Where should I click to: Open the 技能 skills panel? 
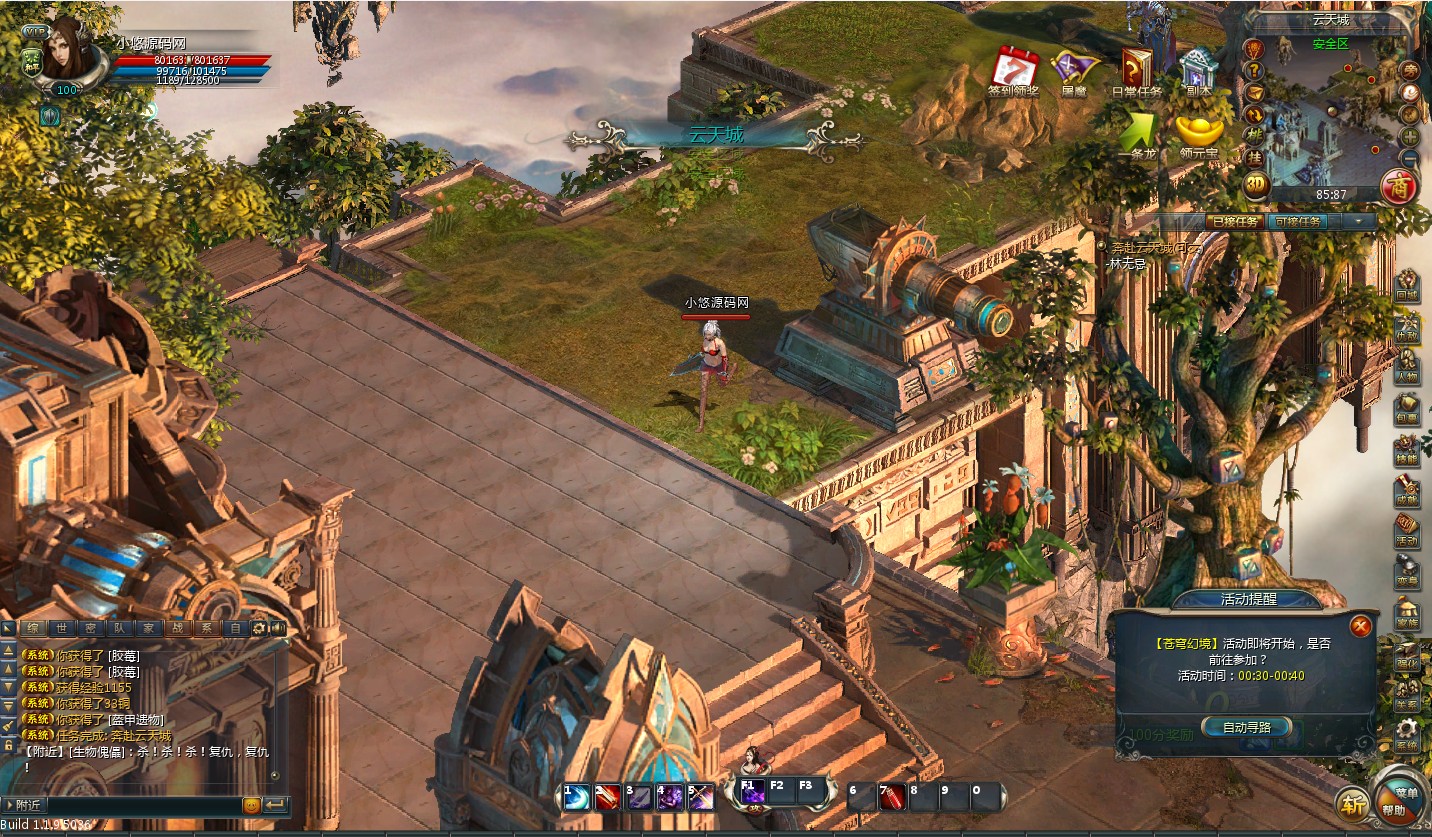click(x=1407, y=452)
